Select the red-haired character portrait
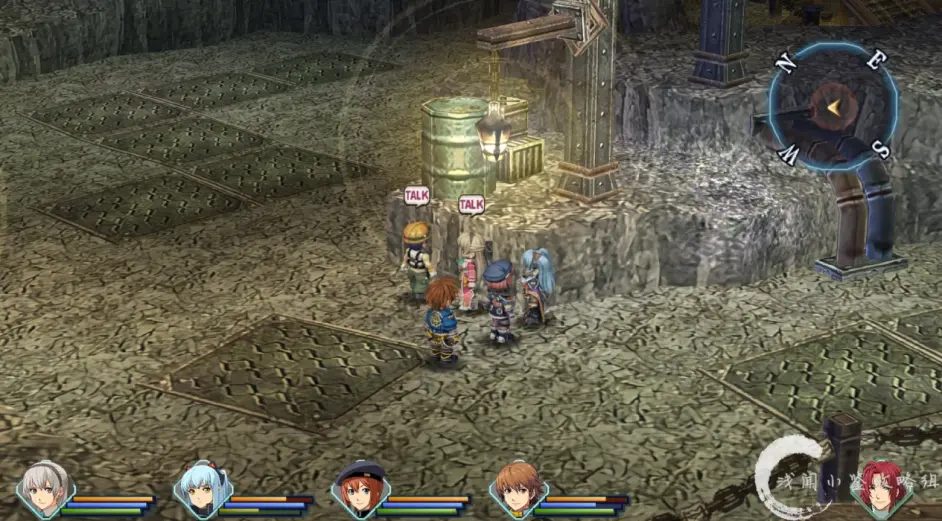This screenshot has width=942, height=521. [x=881, y=488]
